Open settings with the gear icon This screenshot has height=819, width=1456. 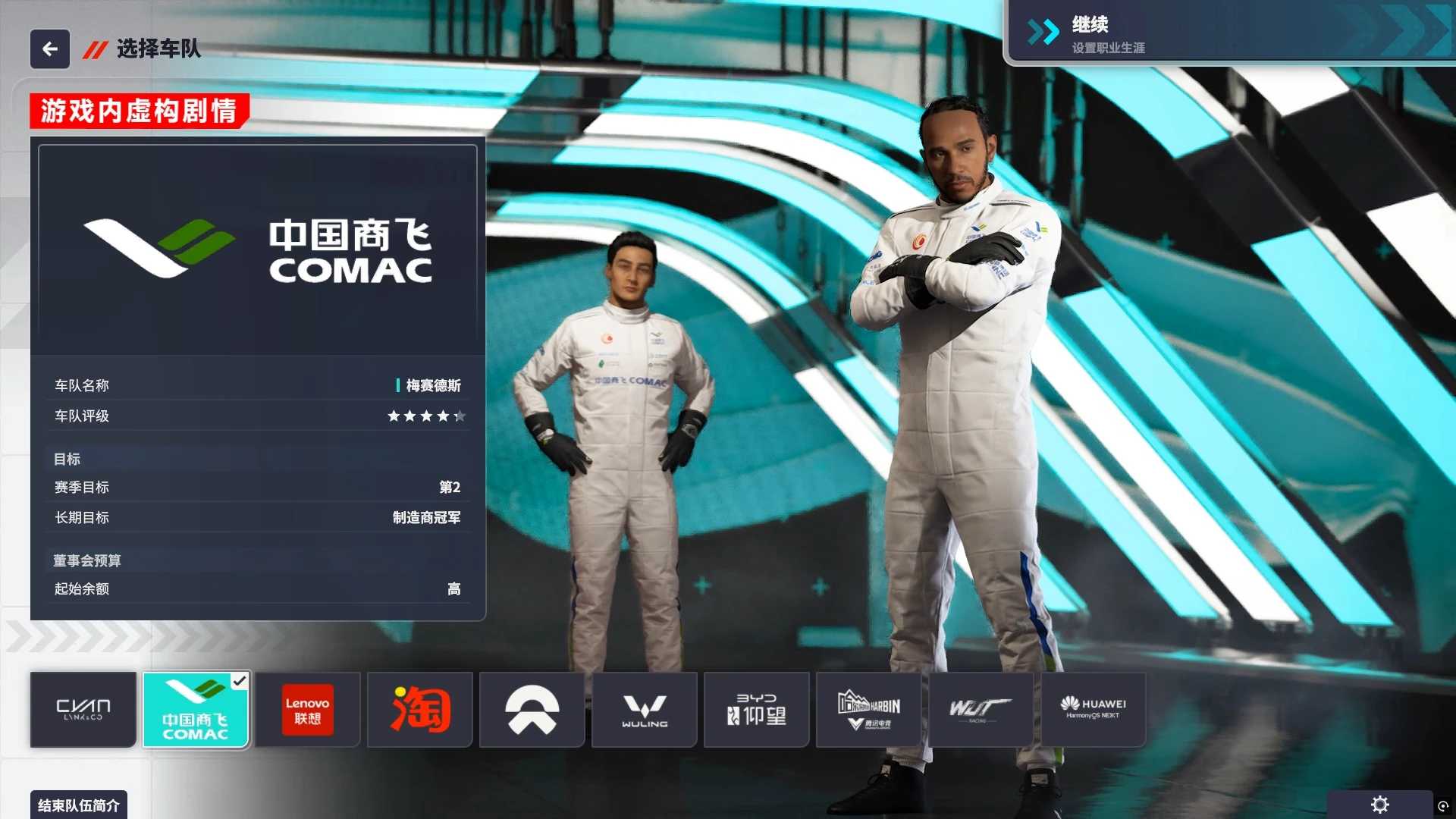1380,805
